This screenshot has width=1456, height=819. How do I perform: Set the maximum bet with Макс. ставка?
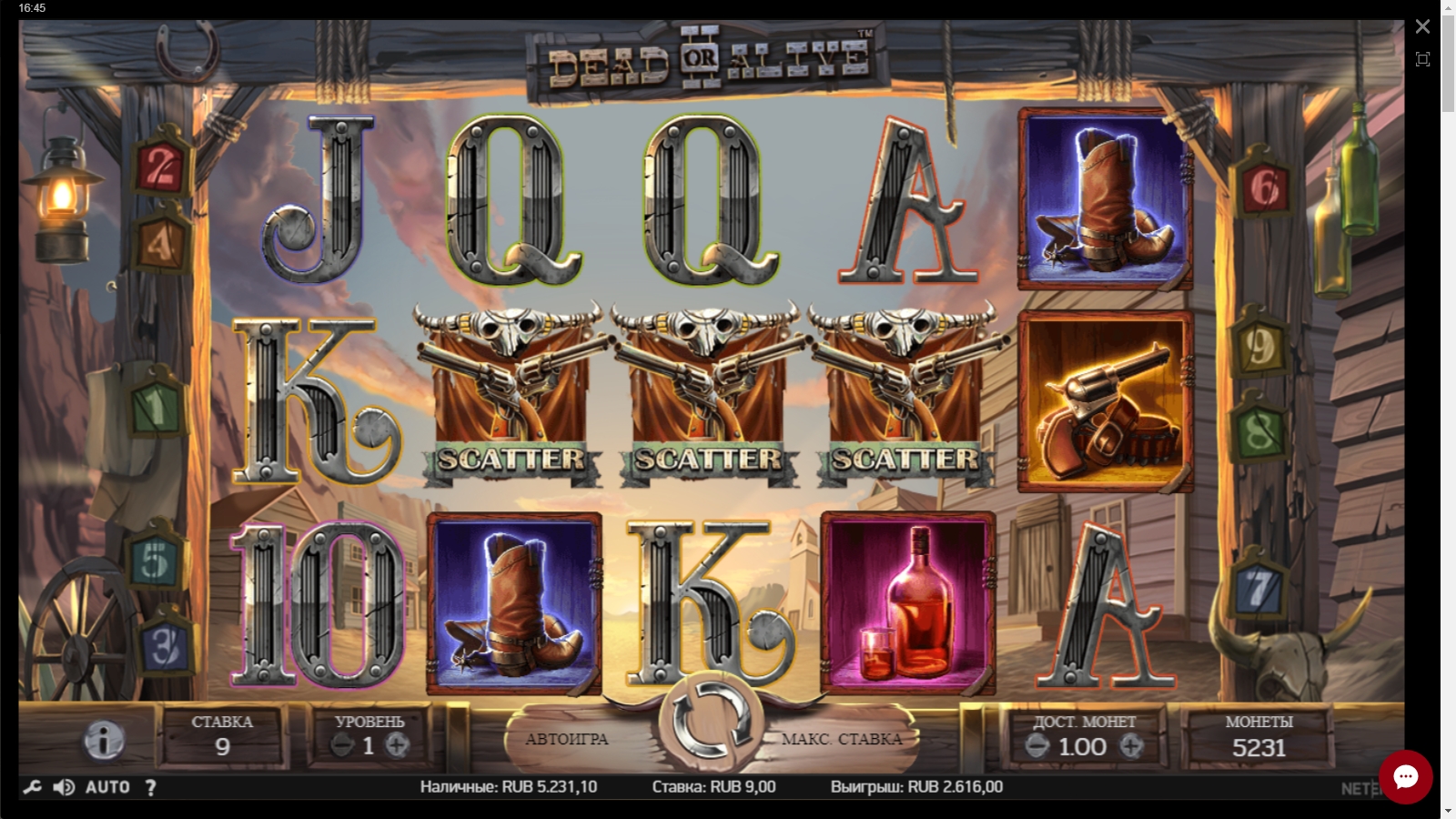[842, 739]
